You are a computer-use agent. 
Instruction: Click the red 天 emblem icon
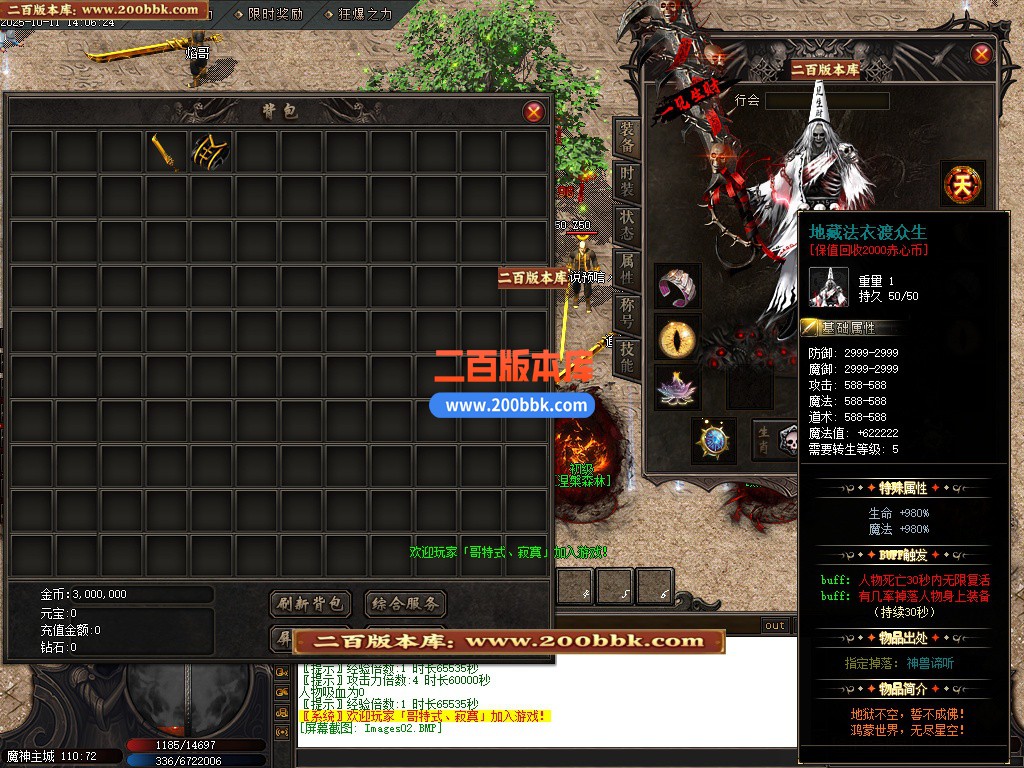(x=962, y=184)
